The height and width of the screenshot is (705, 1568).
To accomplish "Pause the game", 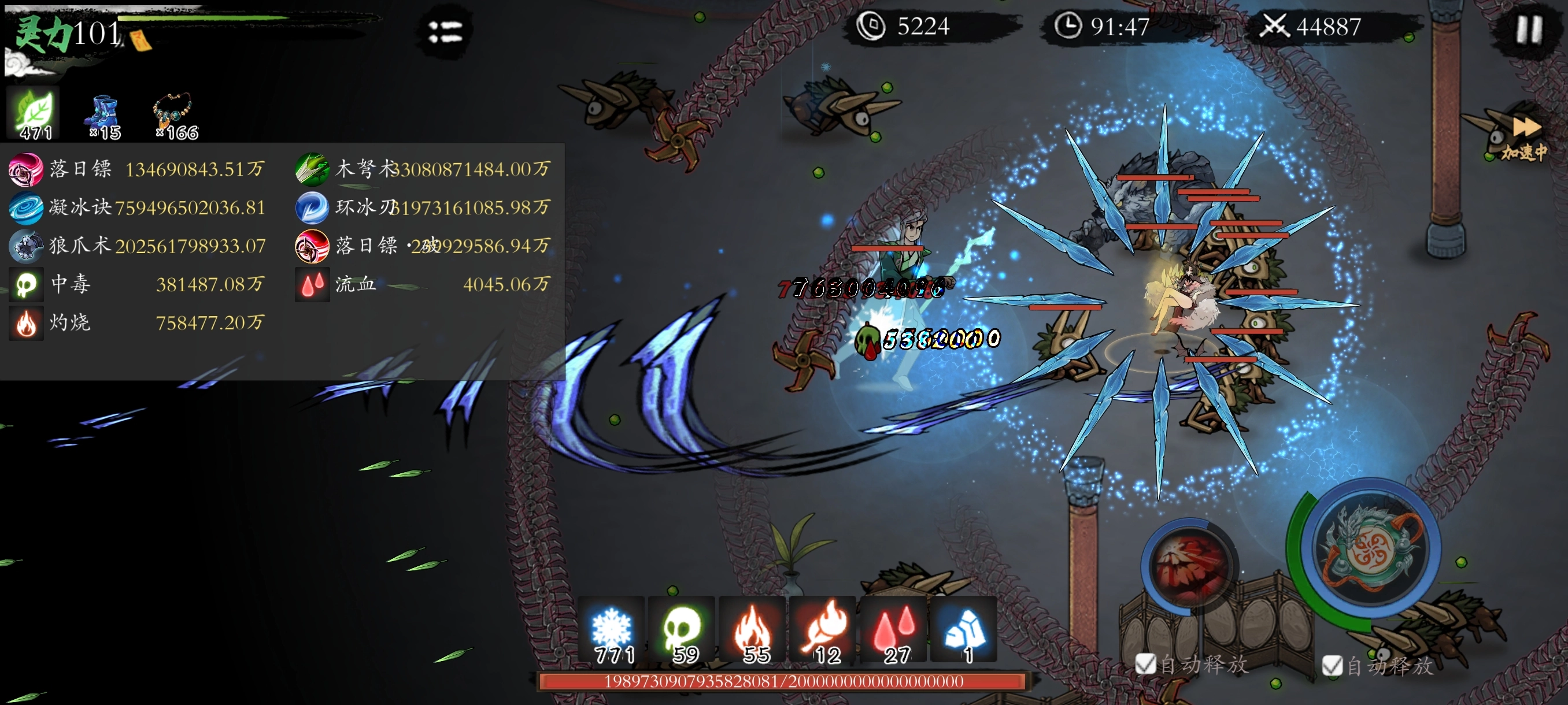I will click(1529, 29).
